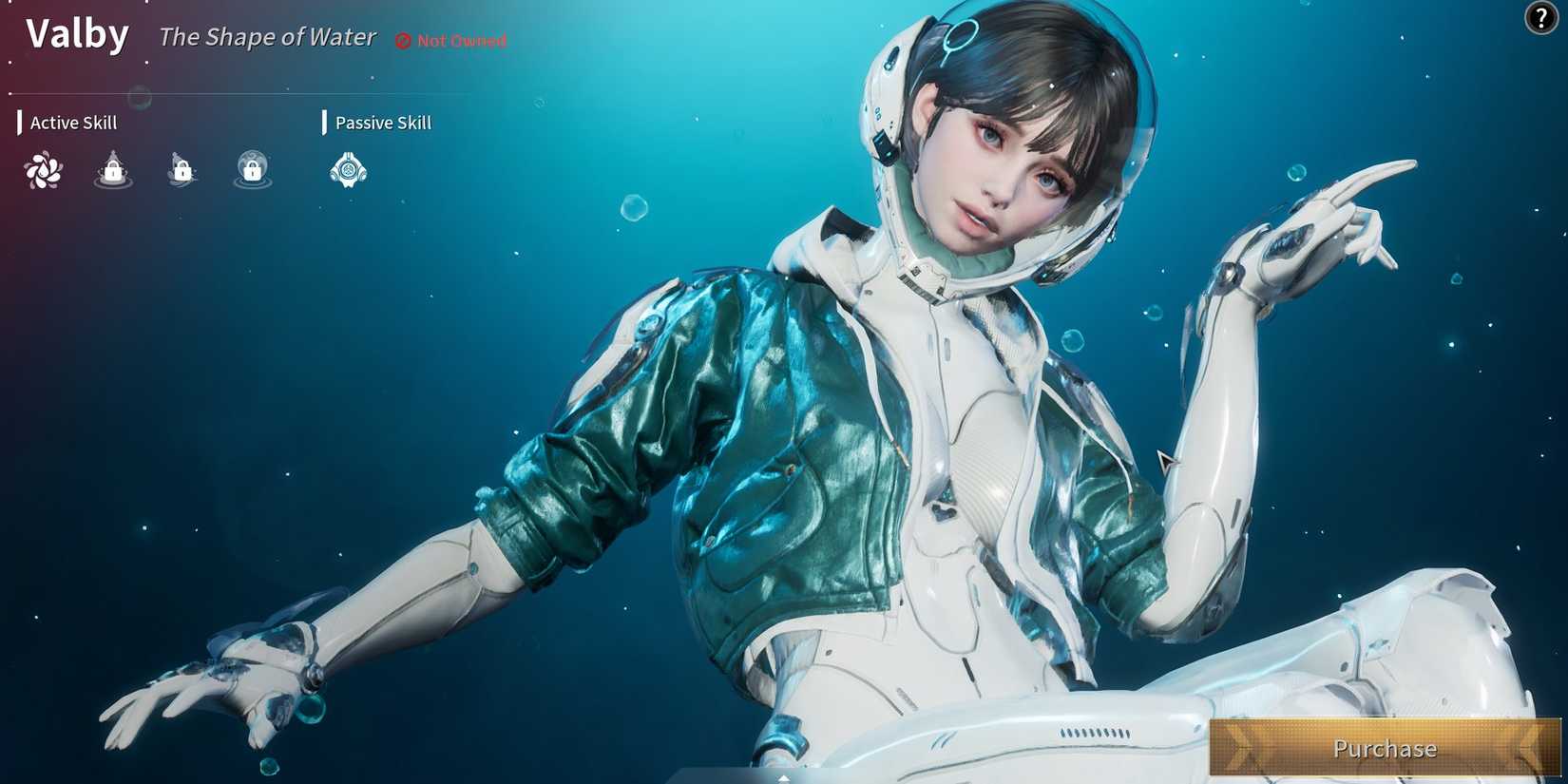This screenshot has width=1568, height=784.
Task: Click the third active skill with padlock
Action: pos(181,169)
